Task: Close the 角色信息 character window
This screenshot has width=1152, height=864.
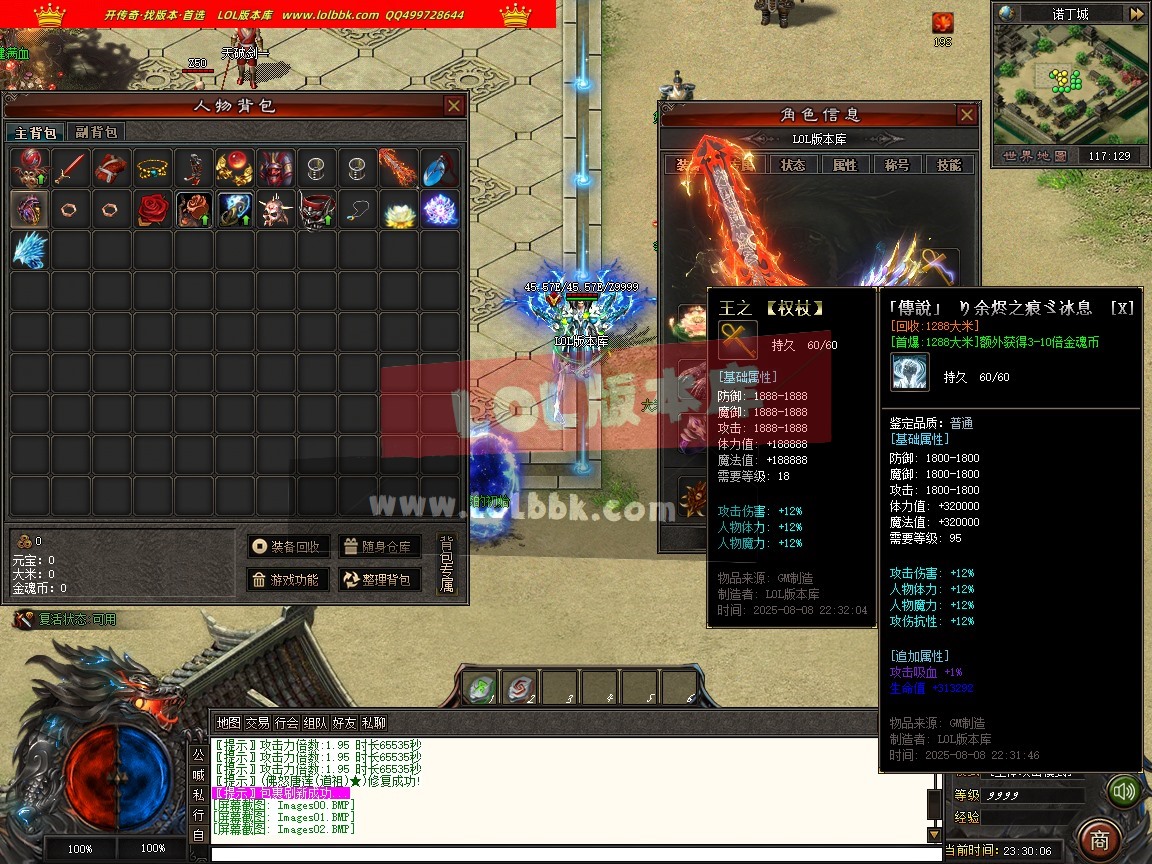Action: 966,115
